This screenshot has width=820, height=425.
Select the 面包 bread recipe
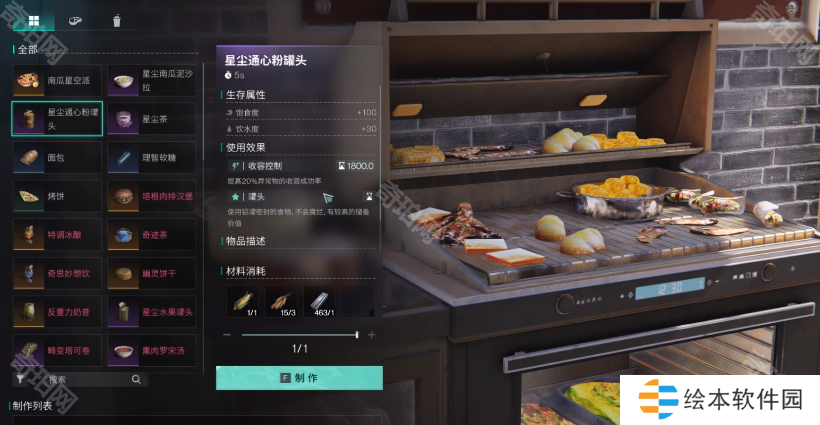click(56, 157)
